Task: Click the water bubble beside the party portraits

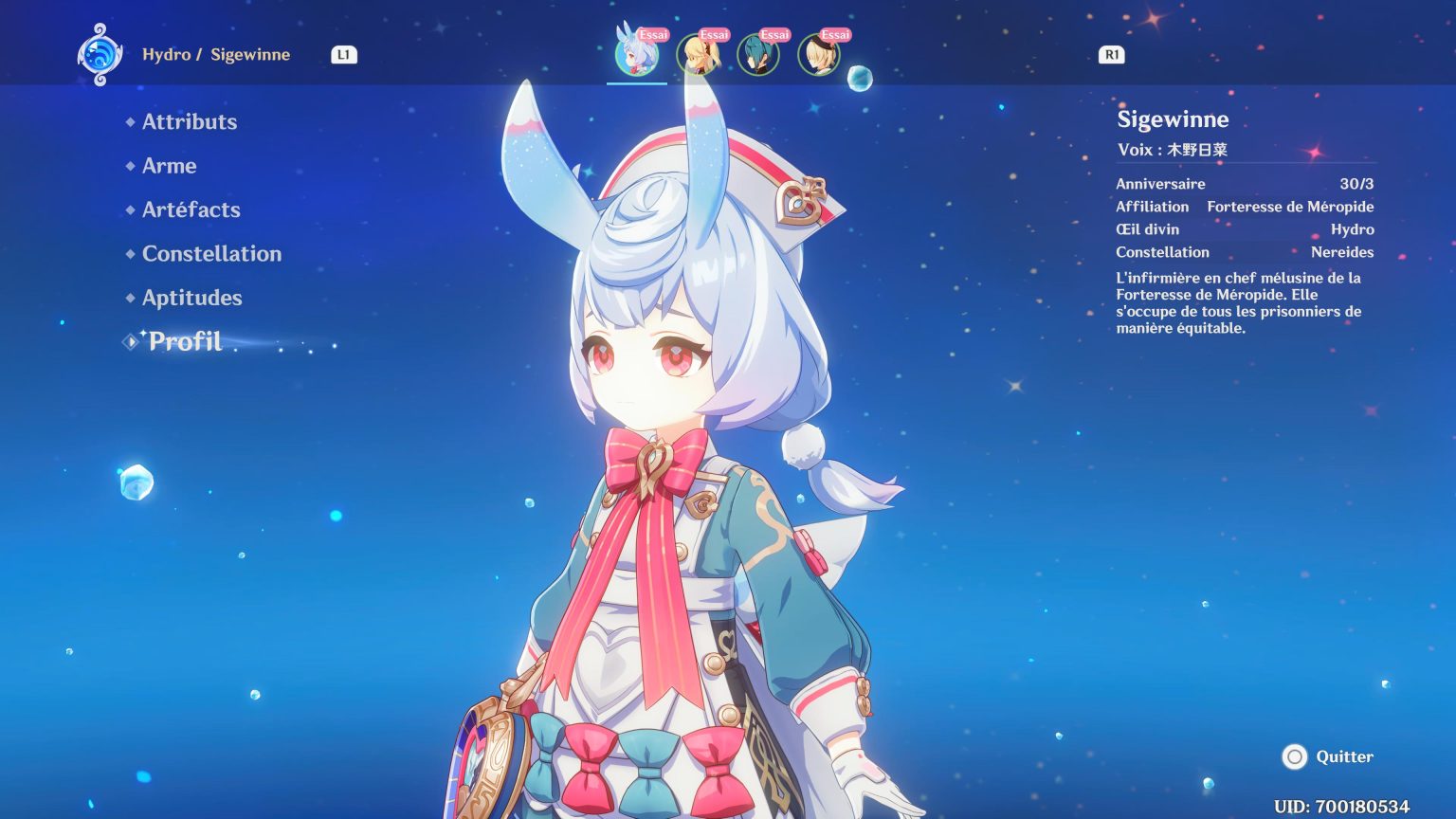Action: click(859, 79)
